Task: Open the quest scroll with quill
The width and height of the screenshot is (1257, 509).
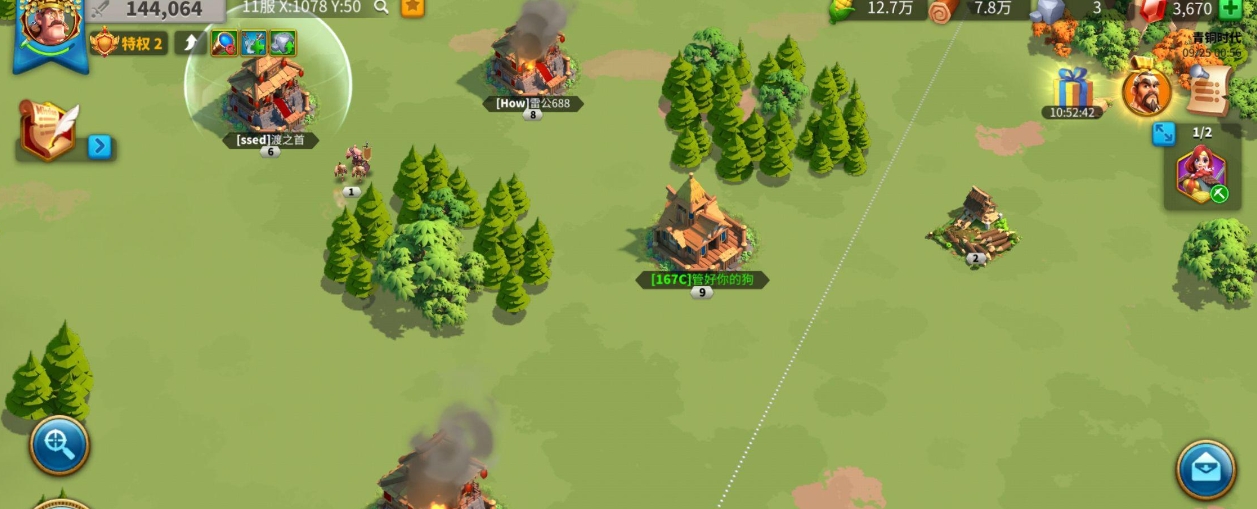Action: coord(46,128)
